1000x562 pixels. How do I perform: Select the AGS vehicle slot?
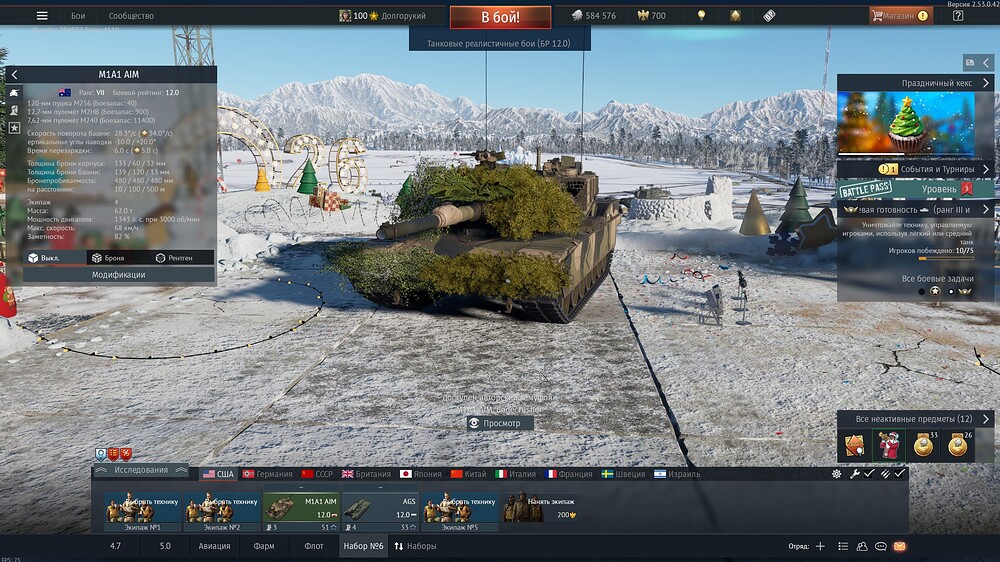(380, 508)
